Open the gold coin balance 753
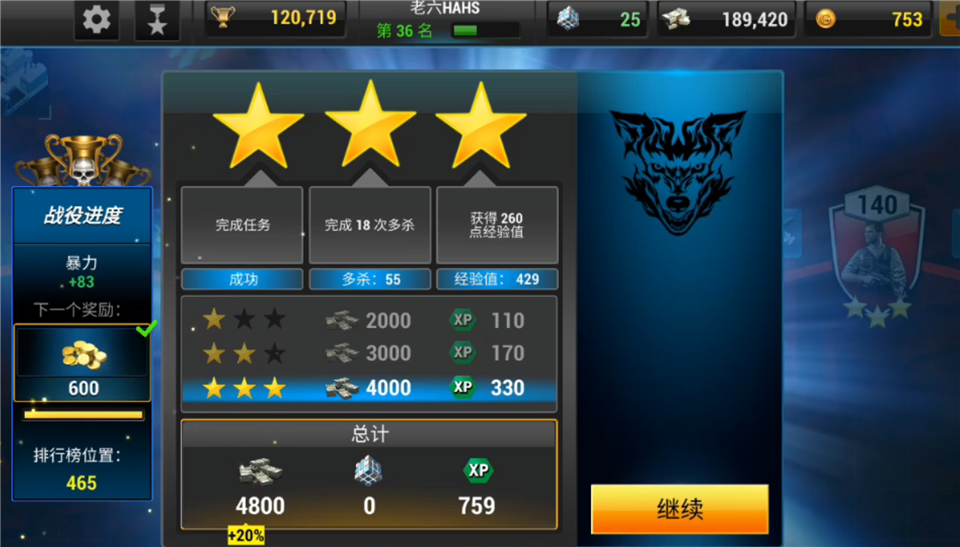 (868, 19)
